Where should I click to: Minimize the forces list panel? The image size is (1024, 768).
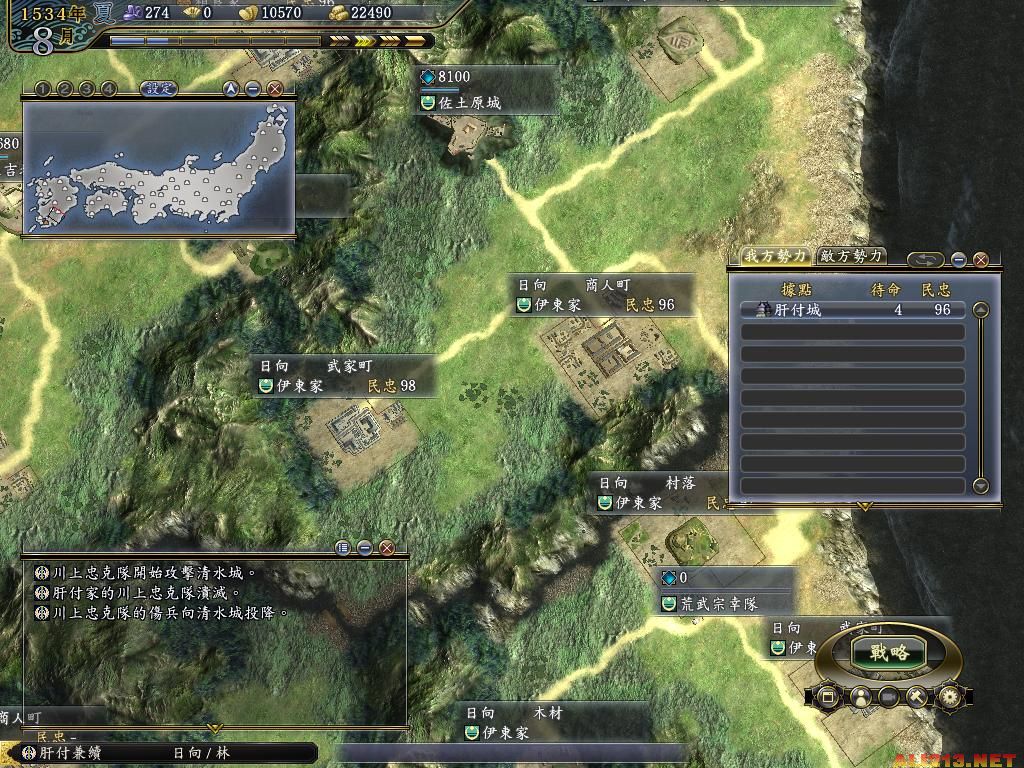(x=958, y=260)
